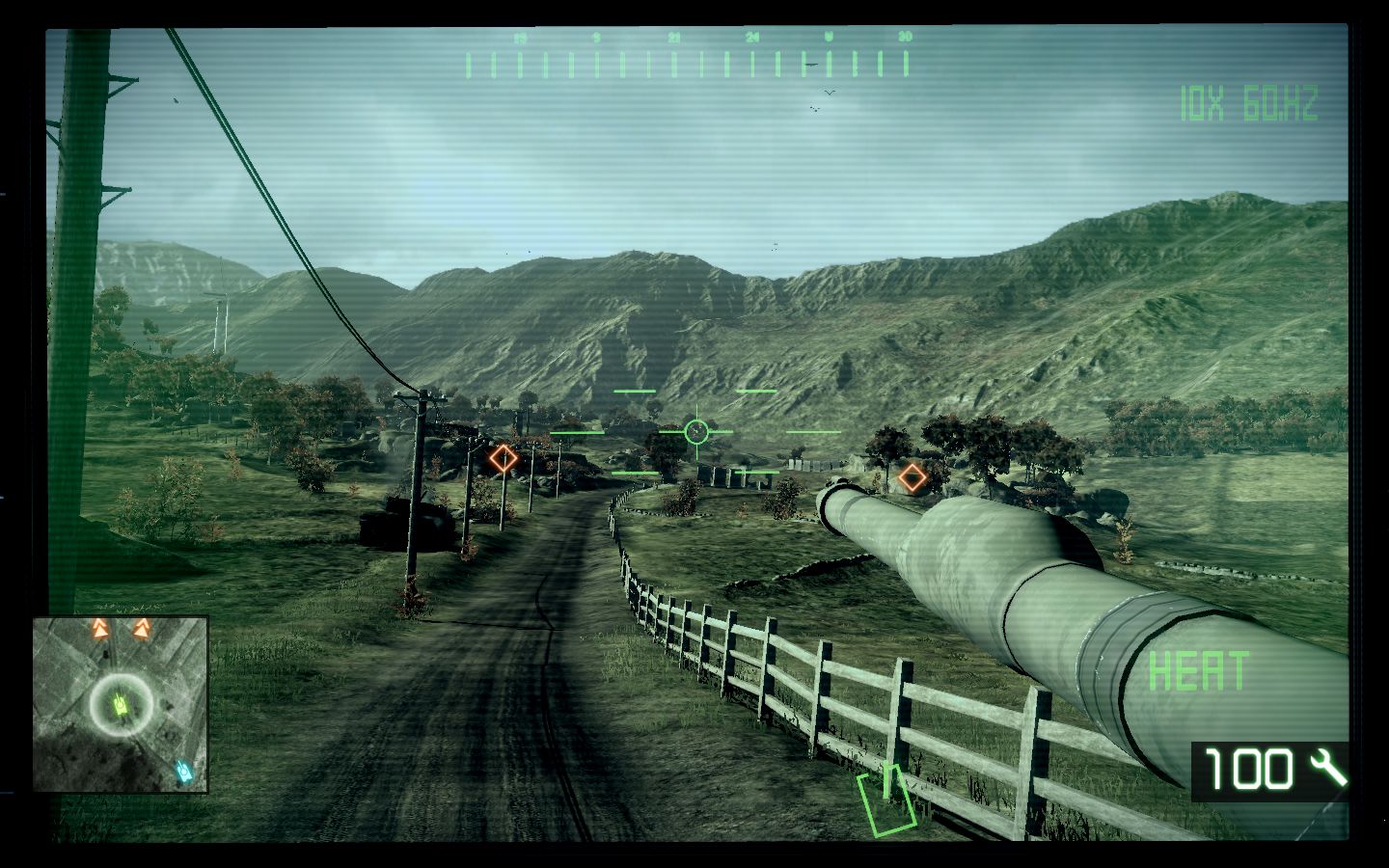The height and width of the screenshot is (868, 1389).
Task: Click the compass heading strip
Action: coord(687,60)
